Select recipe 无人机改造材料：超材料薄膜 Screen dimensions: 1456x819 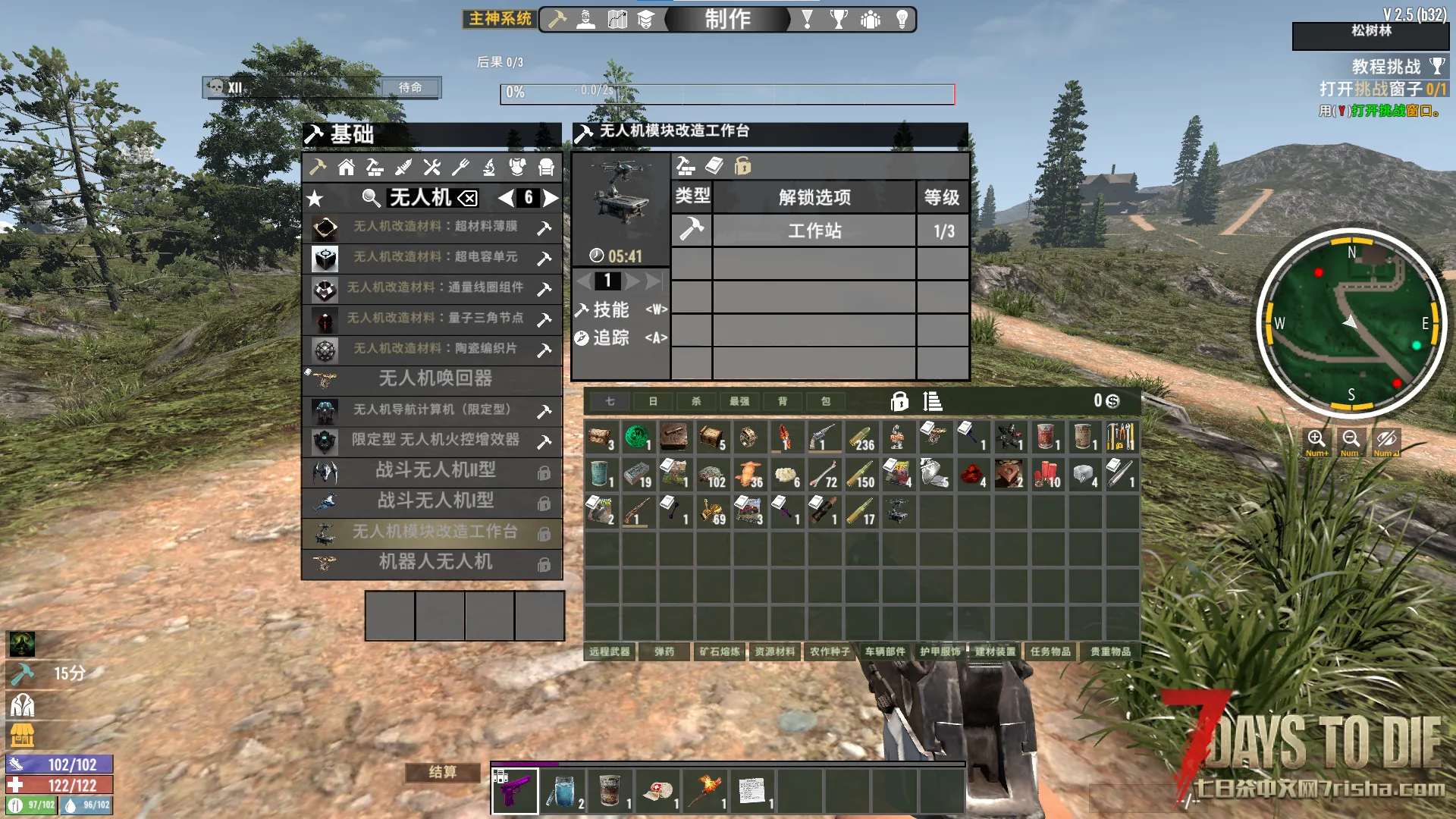point(435,227)
